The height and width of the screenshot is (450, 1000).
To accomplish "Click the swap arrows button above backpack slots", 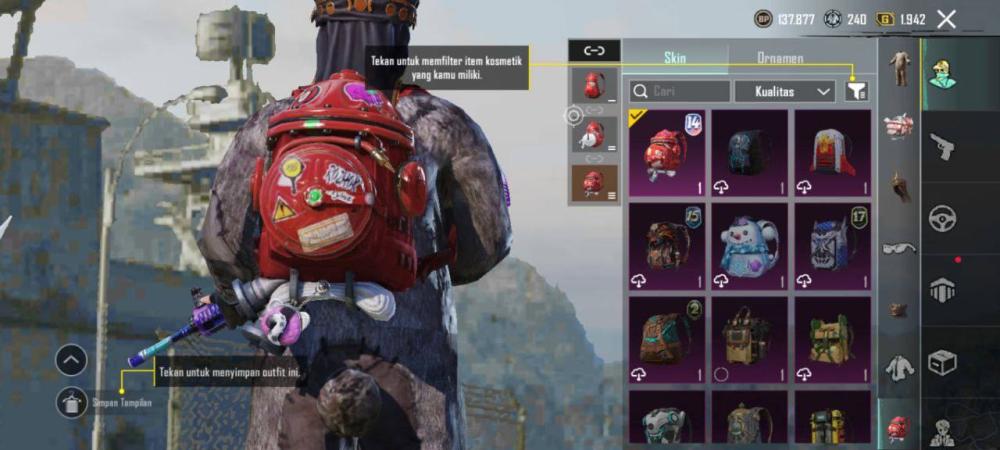I will [594, 50].
